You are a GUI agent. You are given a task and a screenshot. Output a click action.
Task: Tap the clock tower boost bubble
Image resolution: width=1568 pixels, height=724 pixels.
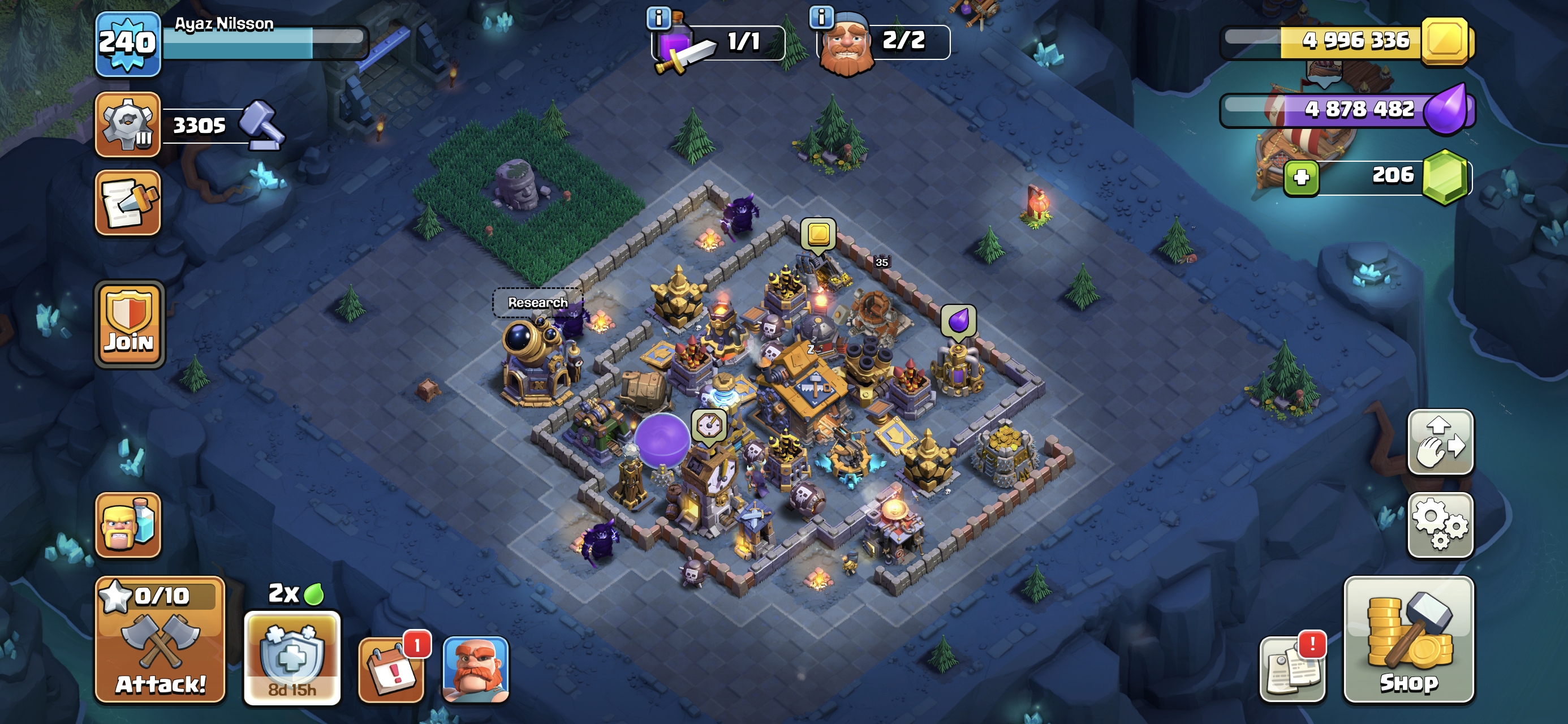click(x=709, y=425)
